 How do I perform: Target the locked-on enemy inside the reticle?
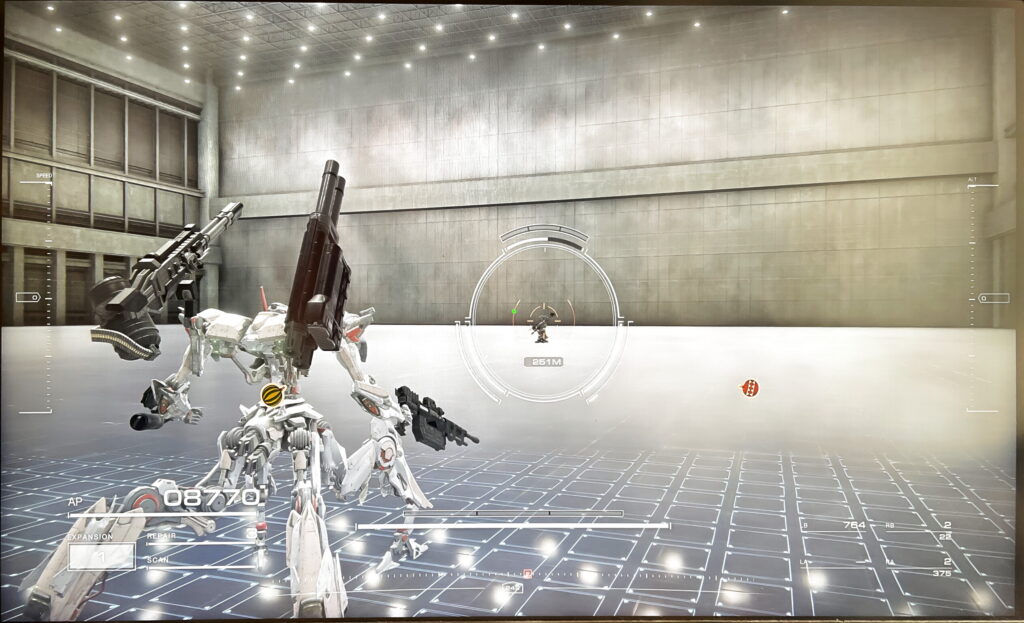541,324
